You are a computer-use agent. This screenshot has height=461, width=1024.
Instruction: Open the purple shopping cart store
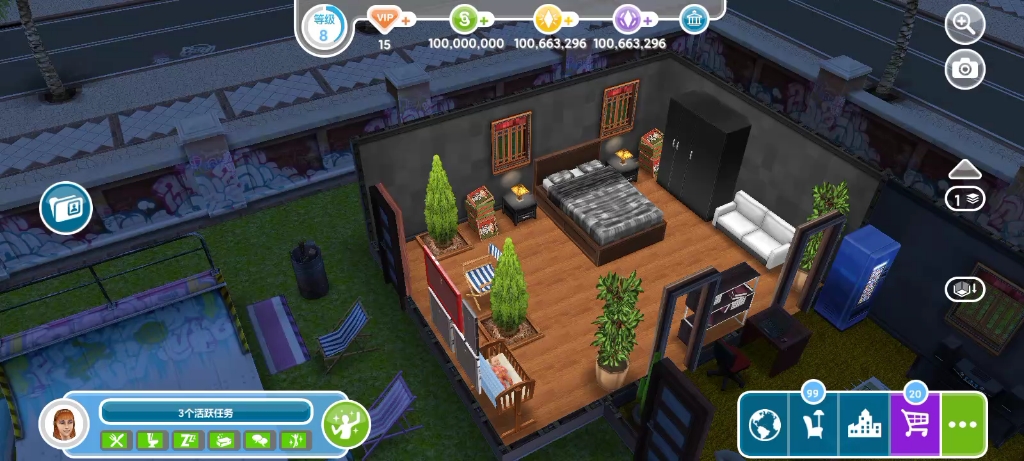914,427
